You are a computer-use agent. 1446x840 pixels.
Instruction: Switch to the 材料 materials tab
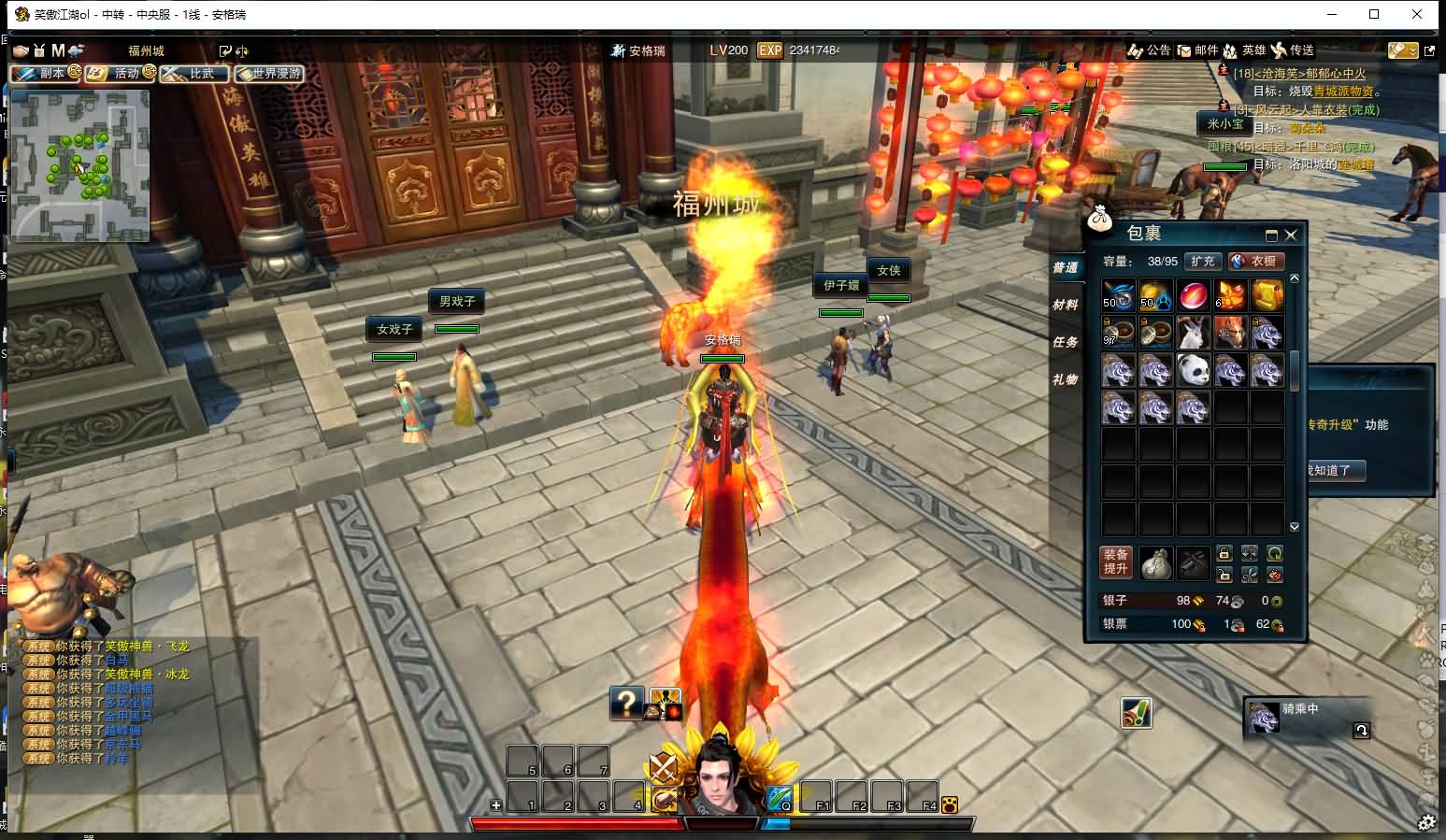click(1065, 305)
